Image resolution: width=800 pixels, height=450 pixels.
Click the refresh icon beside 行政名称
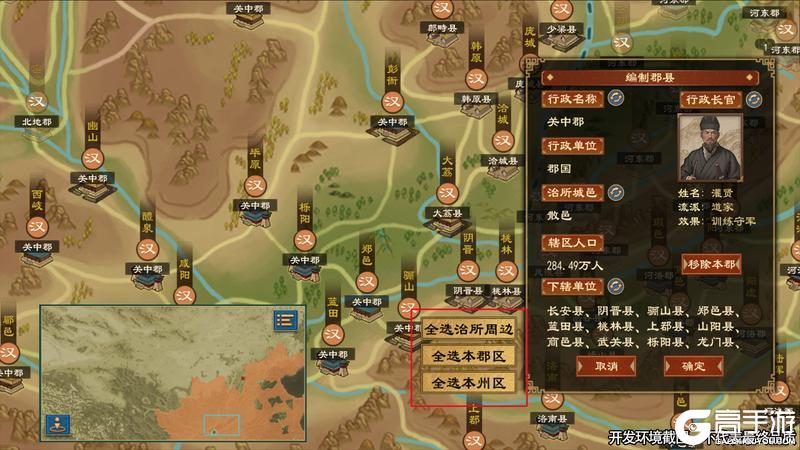tap(616, 99)
